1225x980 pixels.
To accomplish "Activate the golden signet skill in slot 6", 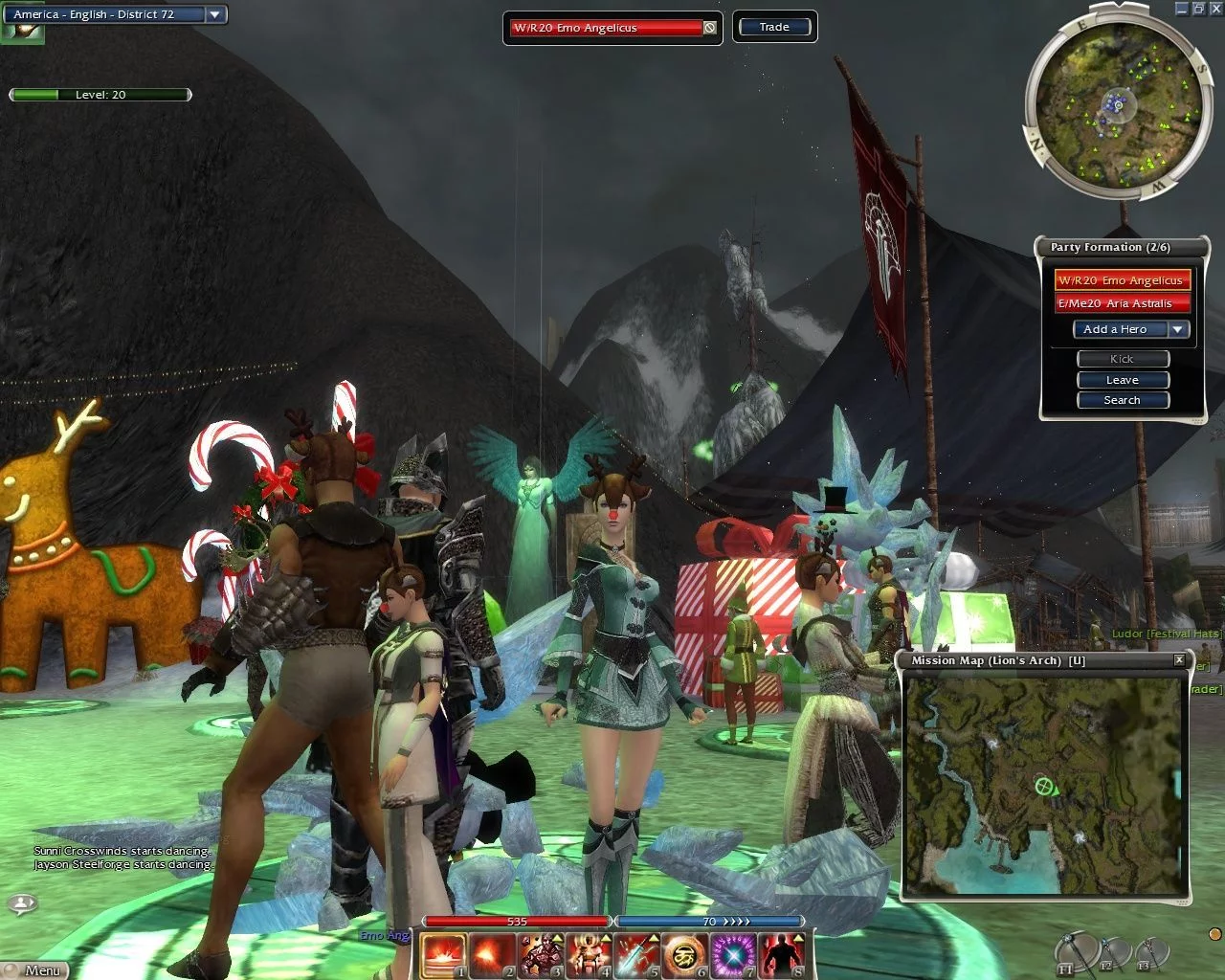I will [x=686, y=956].
